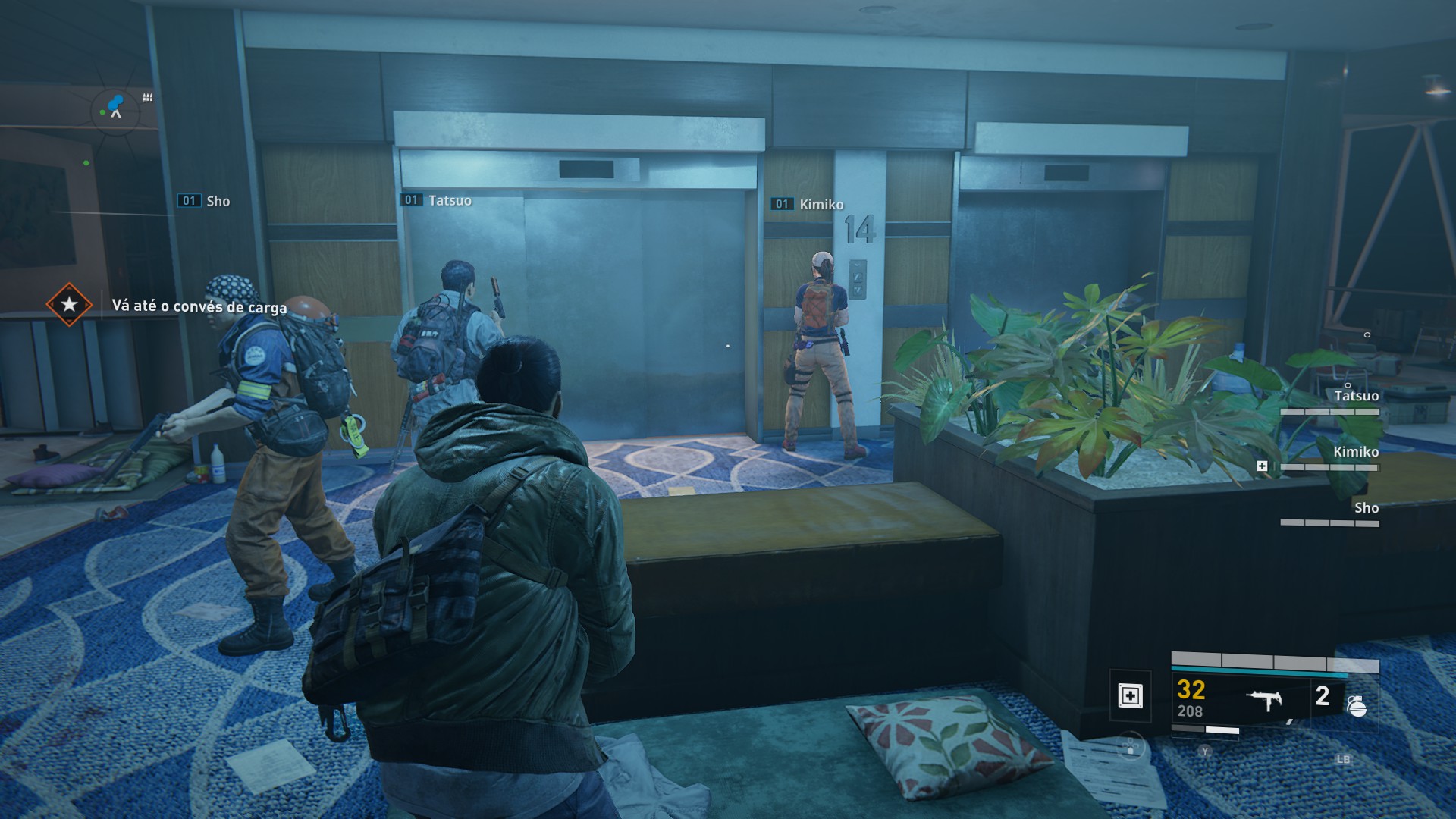Image resolution: width=1456 pixels, height=819 pixels.
Task: Open the objective 'Vá até o convés de carga'
Action: pos(199,306)
